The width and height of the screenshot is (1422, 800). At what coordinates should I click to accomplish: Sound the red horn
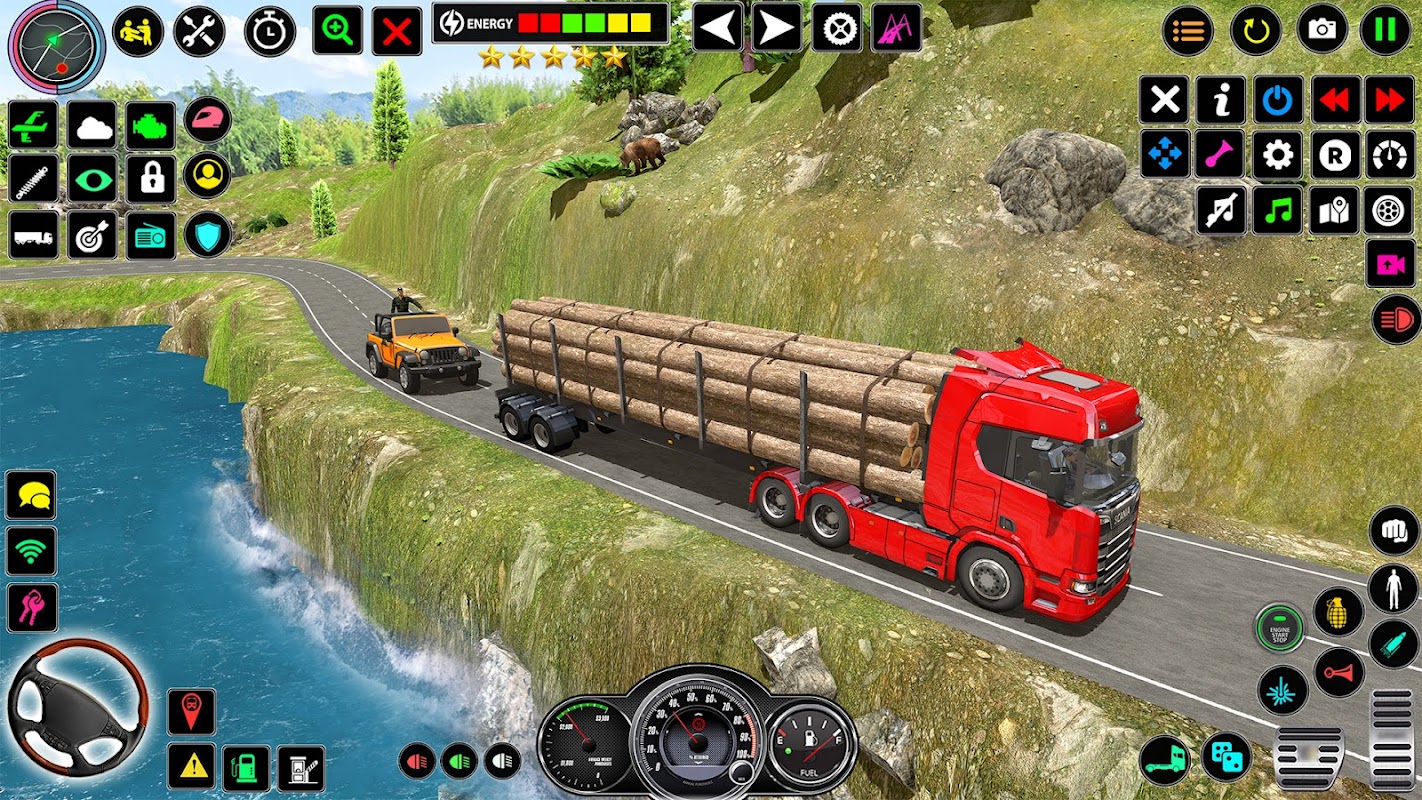click(x=1338, y=672)
